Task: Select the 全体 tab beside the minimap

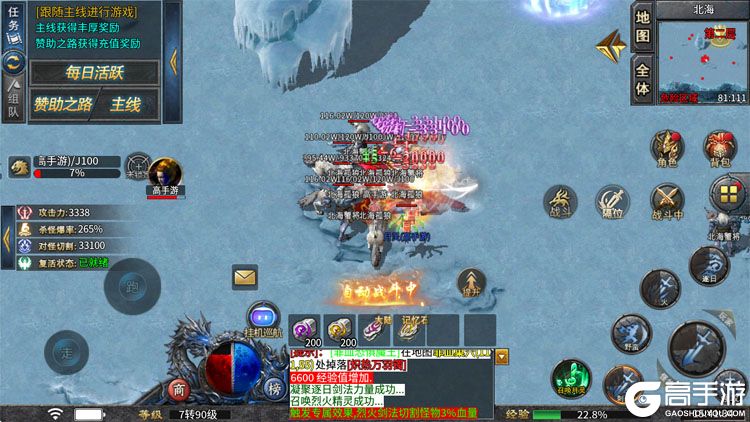Action: 642,78
